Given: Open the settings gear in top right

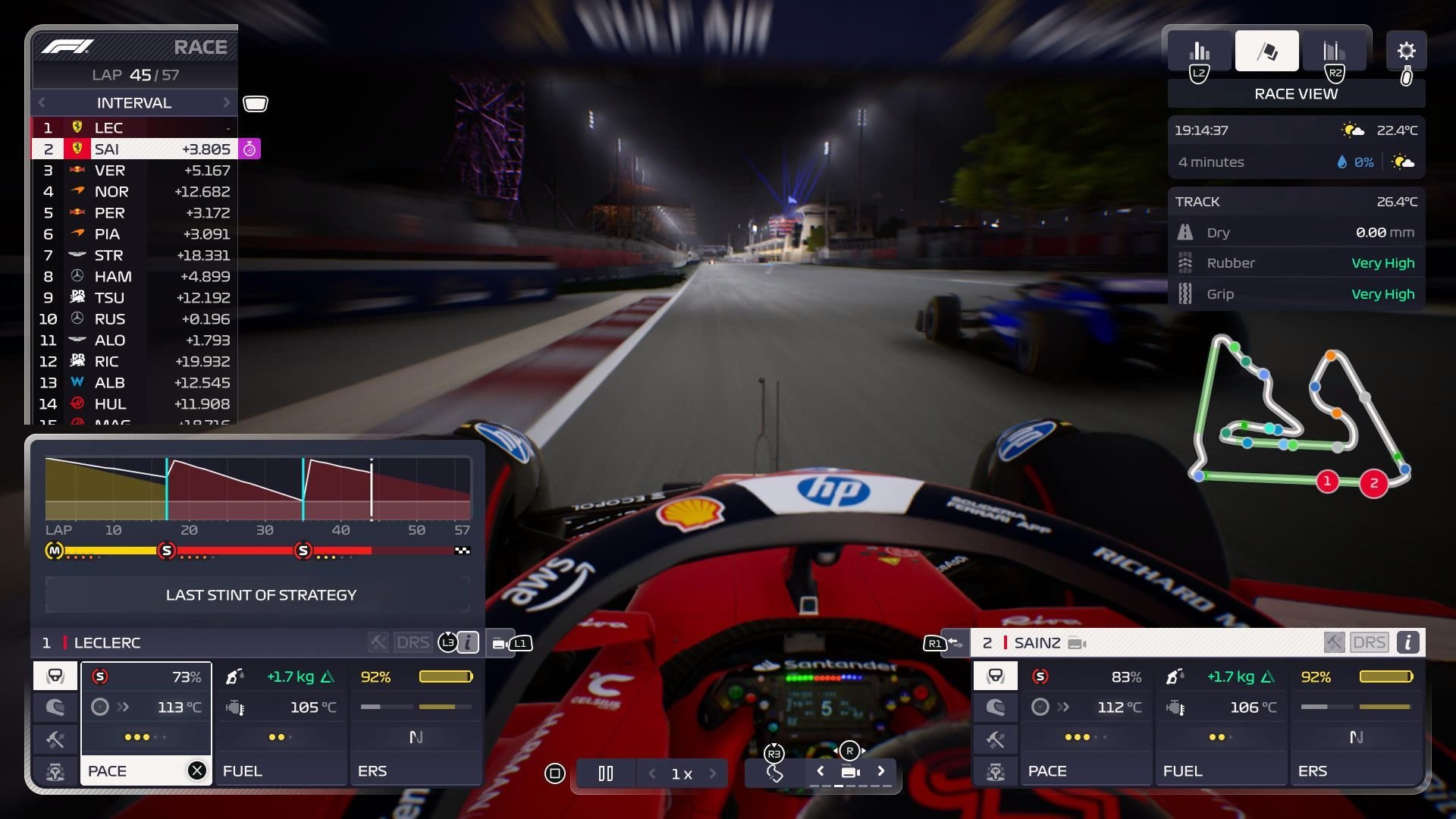Looking at the screenshot, I should coord(1407,51).
